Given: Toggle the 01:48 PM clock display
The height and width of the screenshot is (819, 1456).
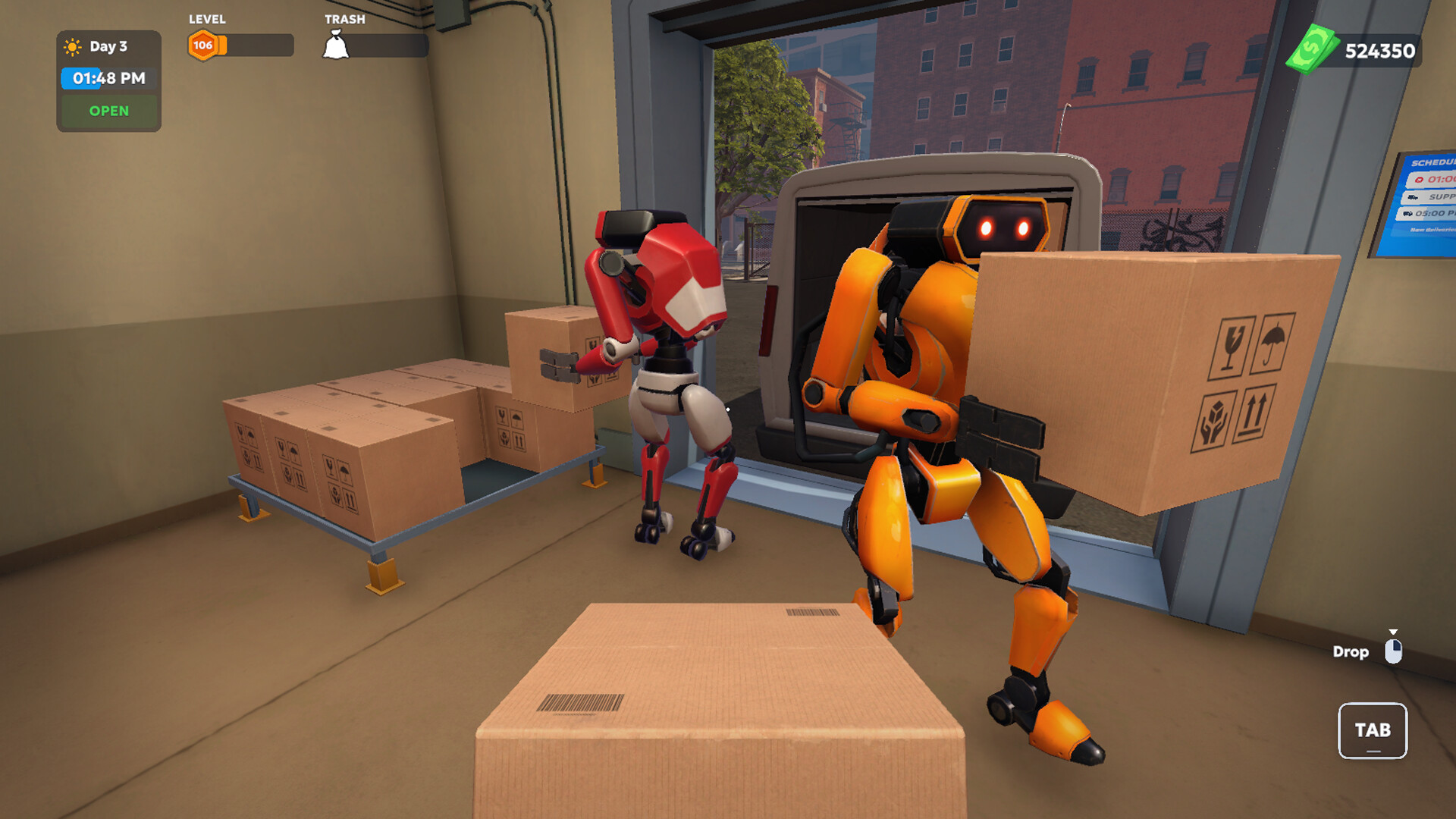Looking at the screenshot, I should (108, 77).
